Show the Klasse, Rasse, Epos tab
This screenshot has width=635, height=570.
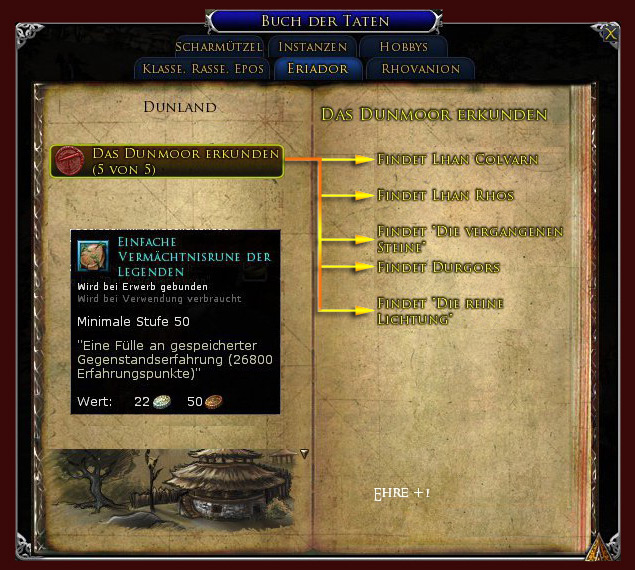tap(203, 69)
